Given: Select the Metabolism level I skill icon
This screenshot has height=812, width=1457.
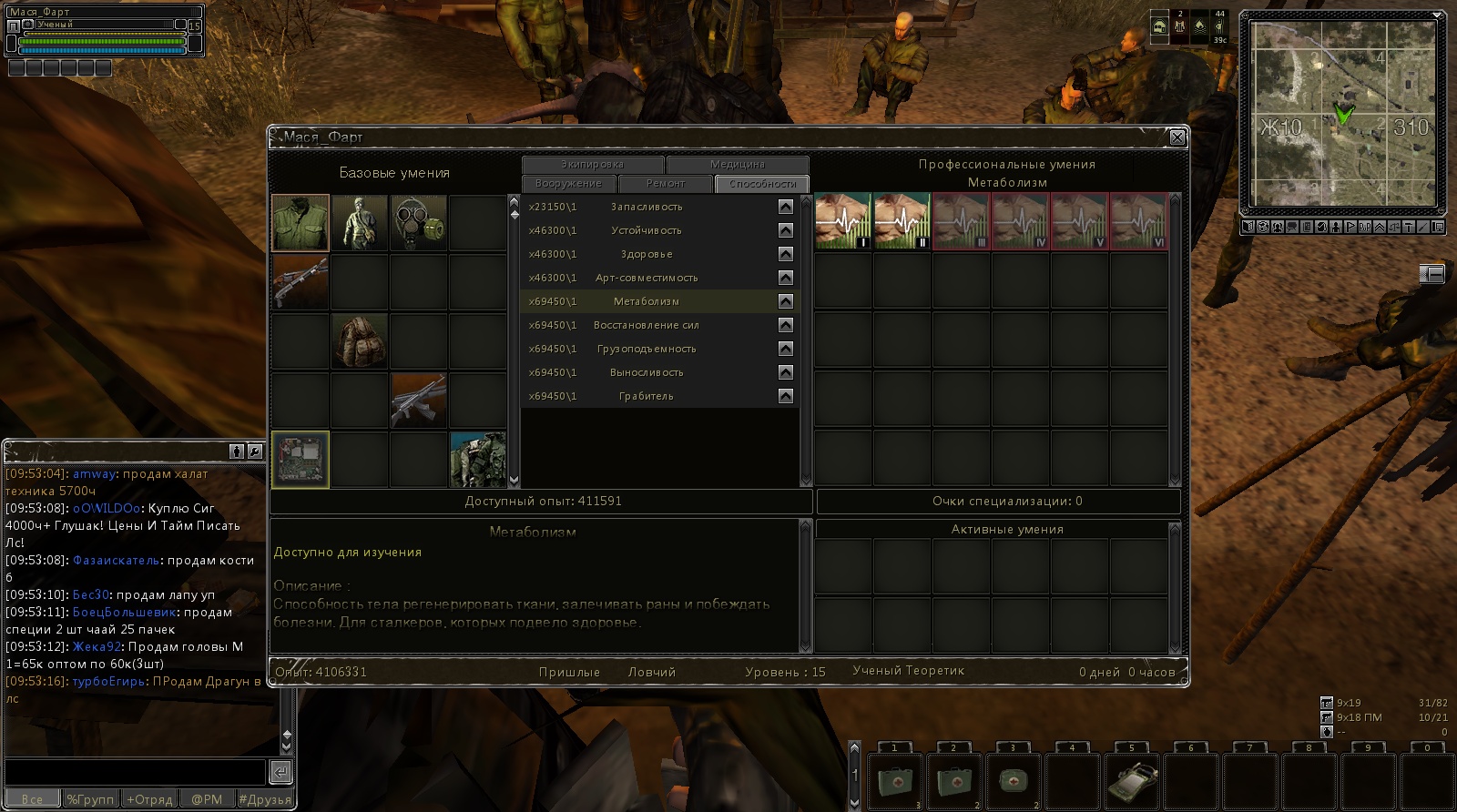Looking at the screenshot, I should click(x=842, y=221).
